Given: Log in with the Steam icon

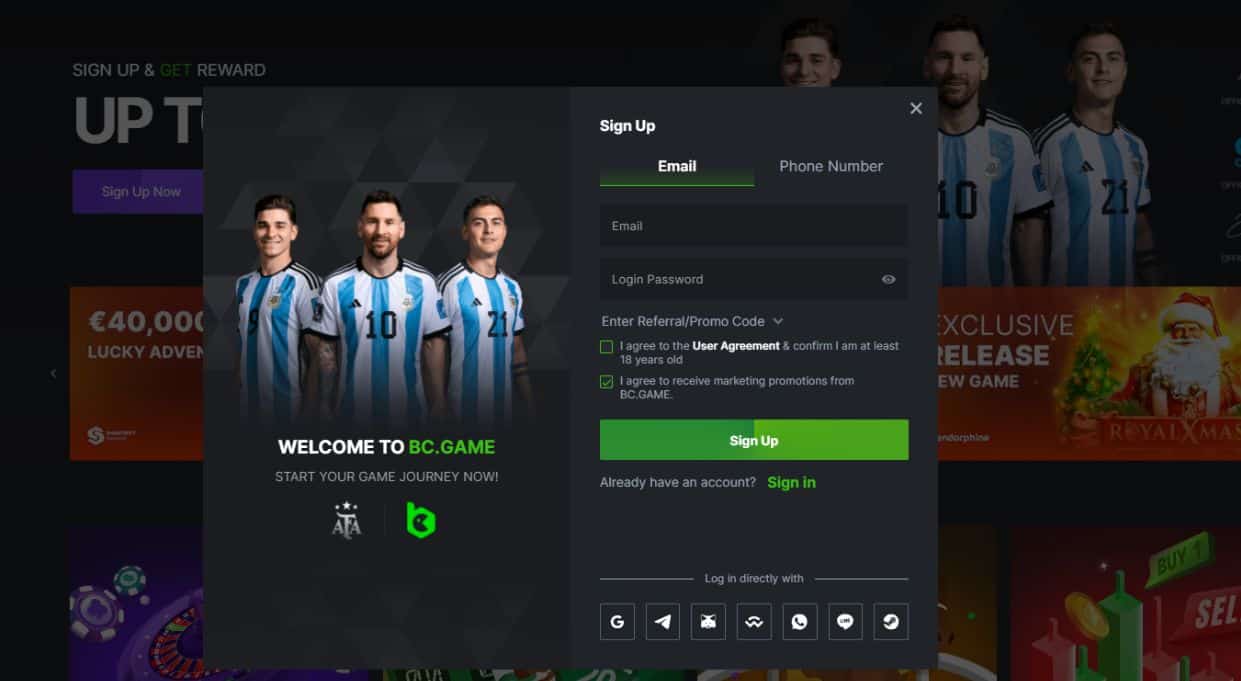Looking at the screenshot, I should 890,622.
